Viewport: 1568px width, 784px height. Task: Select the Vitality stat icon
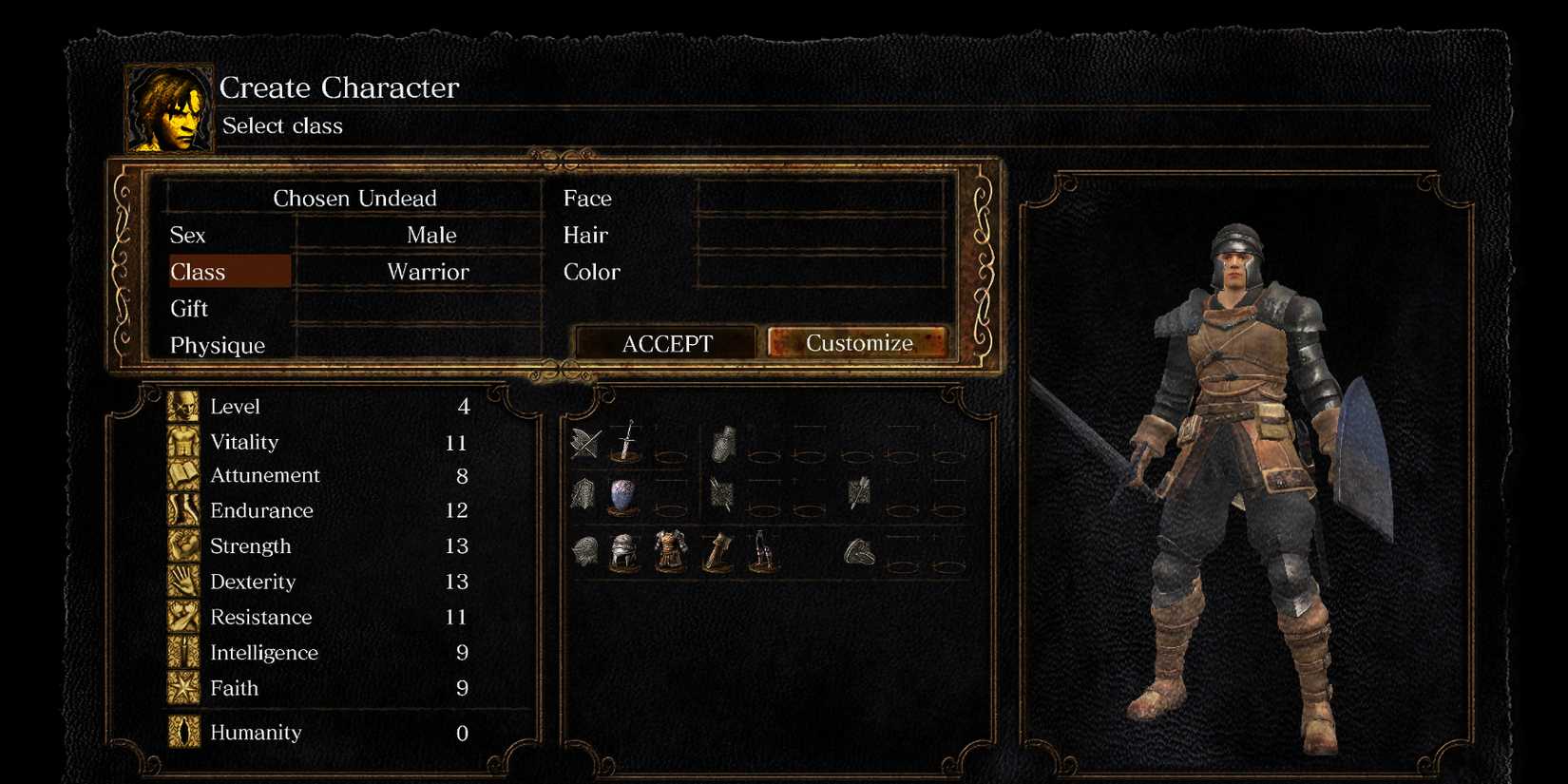click(183, 442)
